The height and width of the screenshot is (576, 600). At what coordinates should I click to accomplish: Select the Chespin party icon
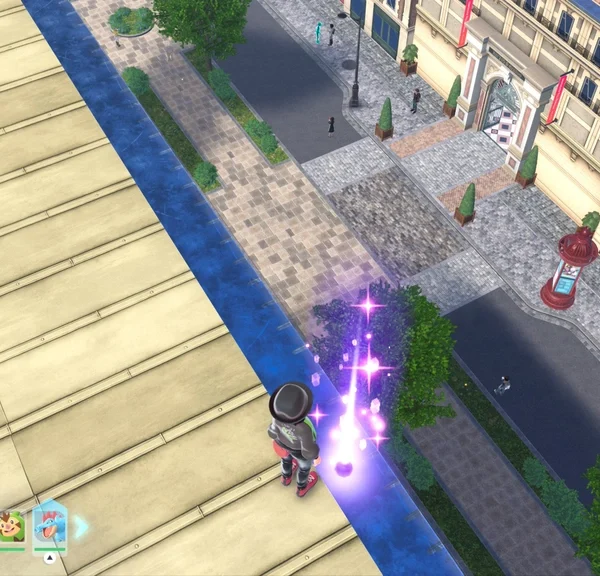point(11,528)
